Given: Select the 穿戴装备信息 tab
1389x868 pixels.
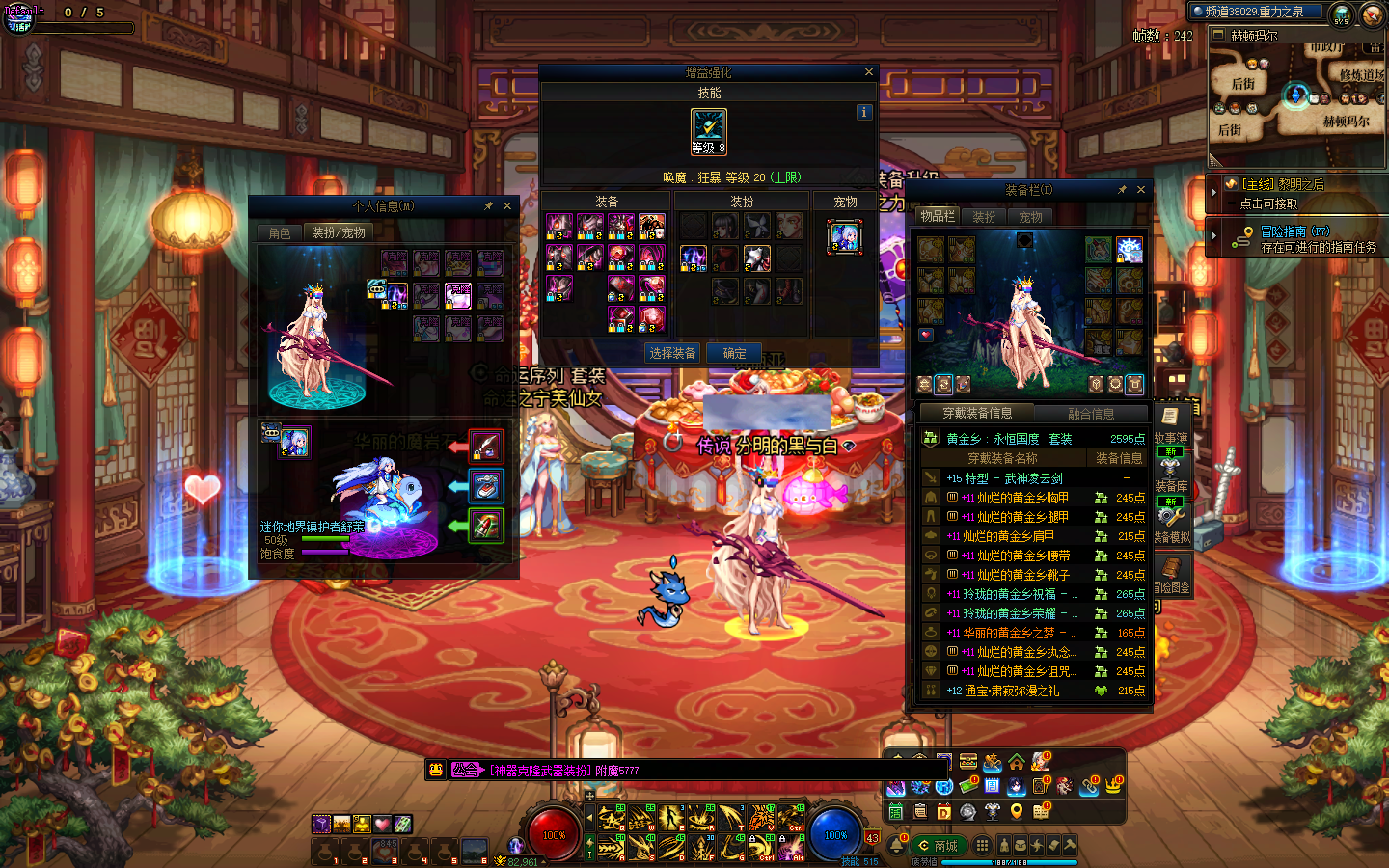Looking at the screenshot, I should [x=977, y=414].
